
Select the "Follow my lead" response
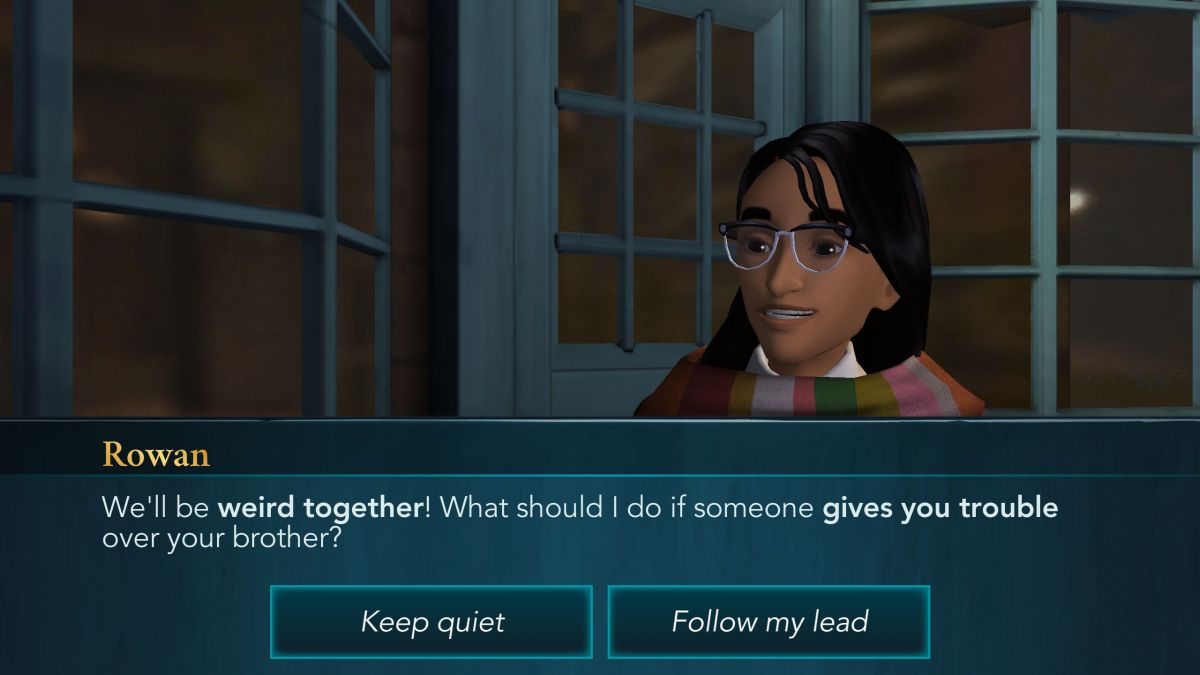[769, 622]
